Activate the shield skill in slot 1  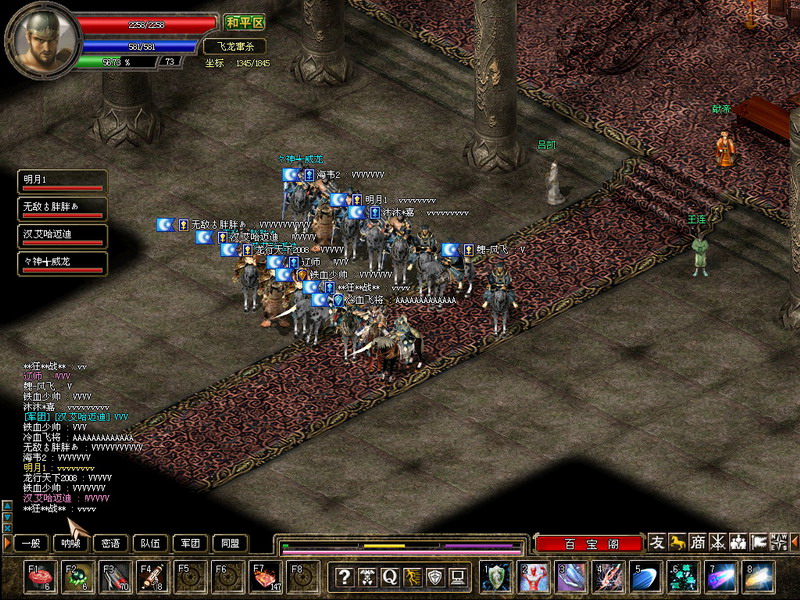click(x=497, y=577)
